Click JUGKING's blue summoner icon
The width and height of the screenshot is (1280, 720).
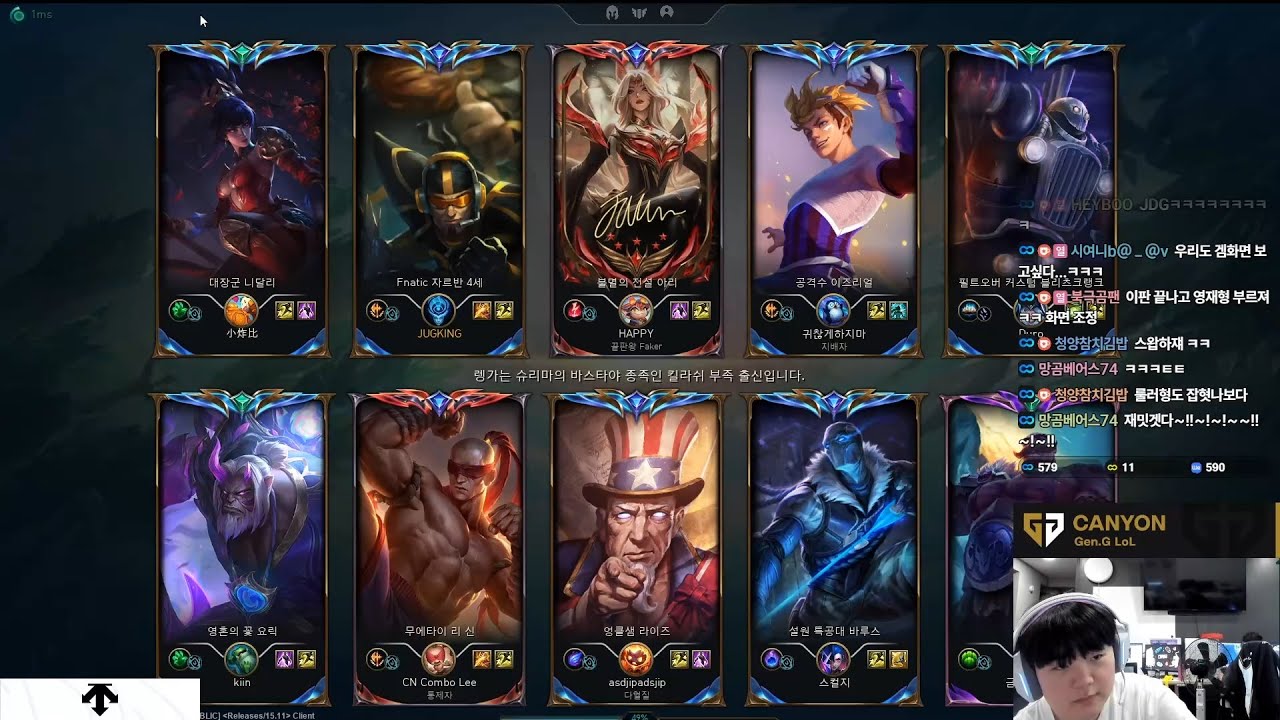(439, 310)
